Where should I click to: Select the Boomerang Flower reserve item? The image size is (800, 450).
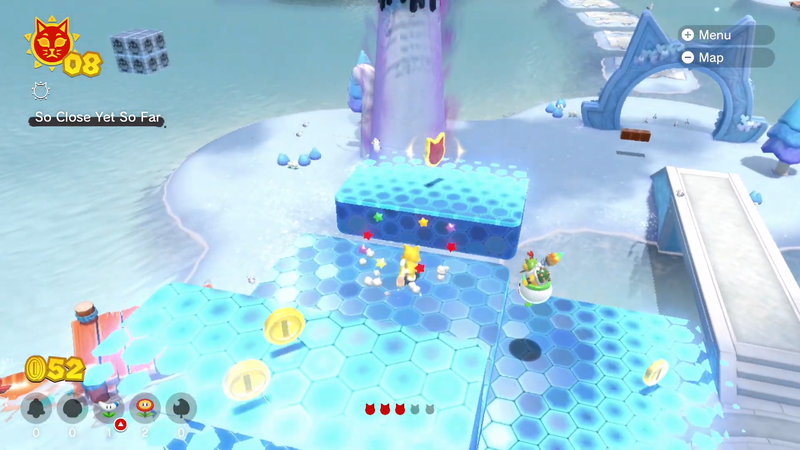[108, 408]
